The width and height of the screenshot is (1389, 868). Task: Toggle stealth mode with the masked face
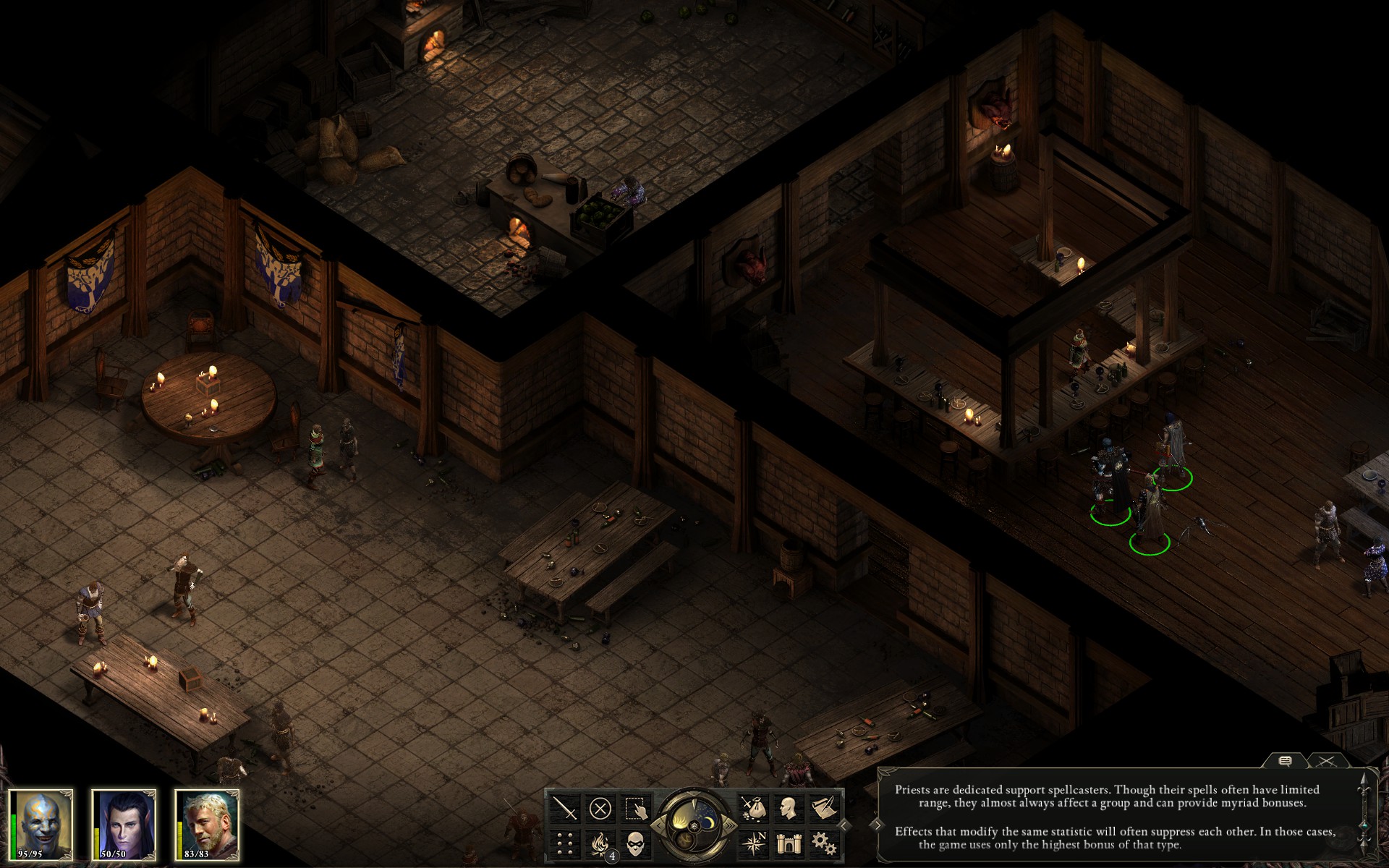tap(635, 843)
